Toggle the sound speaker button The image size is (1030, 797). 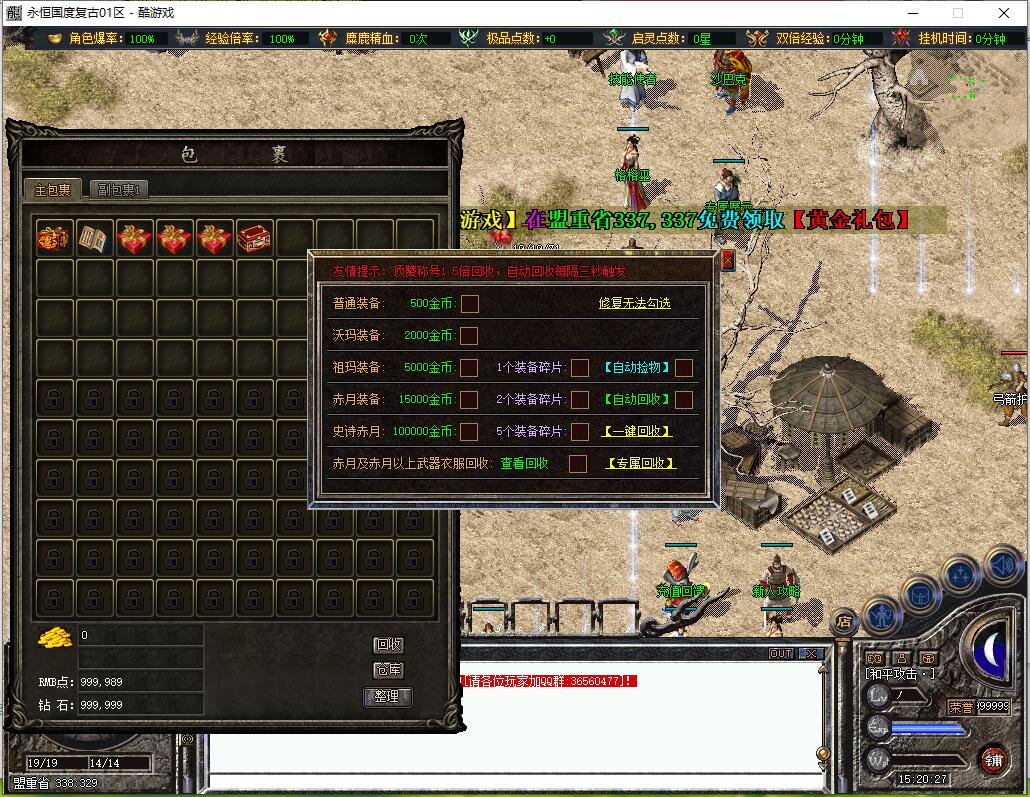(1003, 566)
